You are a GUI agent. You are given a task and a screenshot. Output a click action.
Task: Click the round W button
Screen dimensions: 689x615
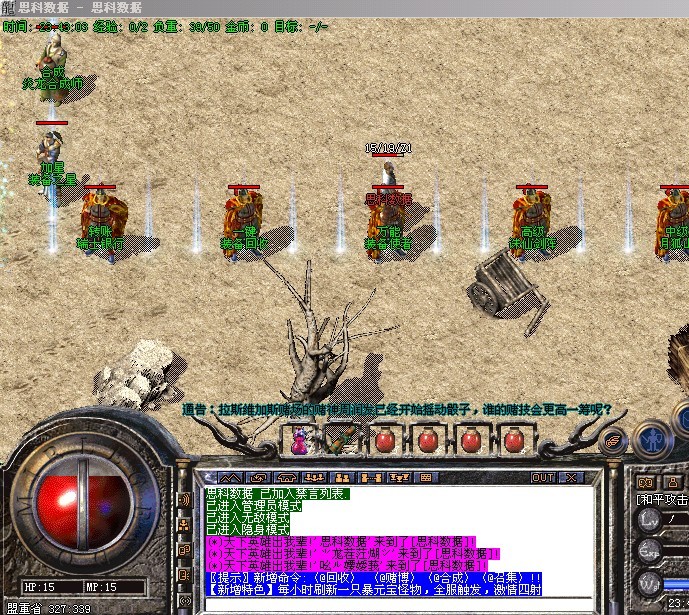(x=649, y=581)
